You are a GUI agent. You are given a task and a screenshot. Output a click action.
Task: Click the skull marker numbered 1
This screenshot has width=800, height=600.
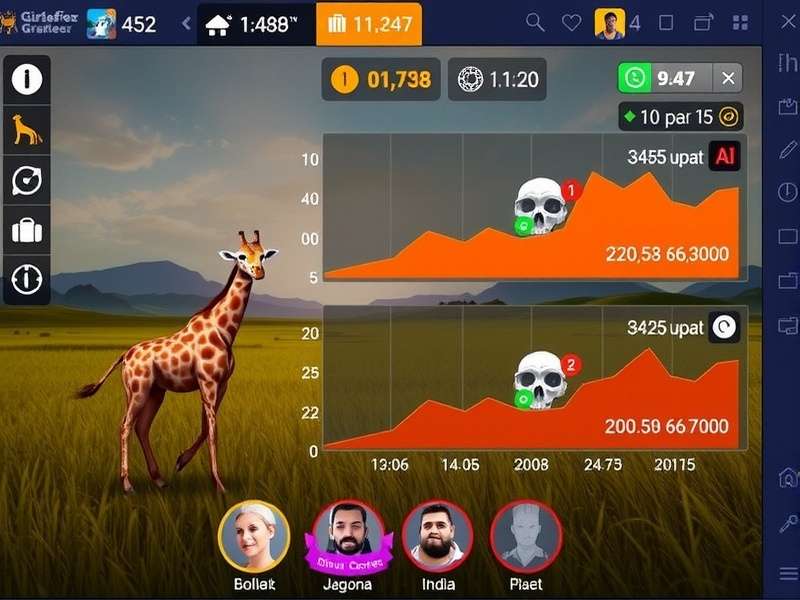[541, 206]
